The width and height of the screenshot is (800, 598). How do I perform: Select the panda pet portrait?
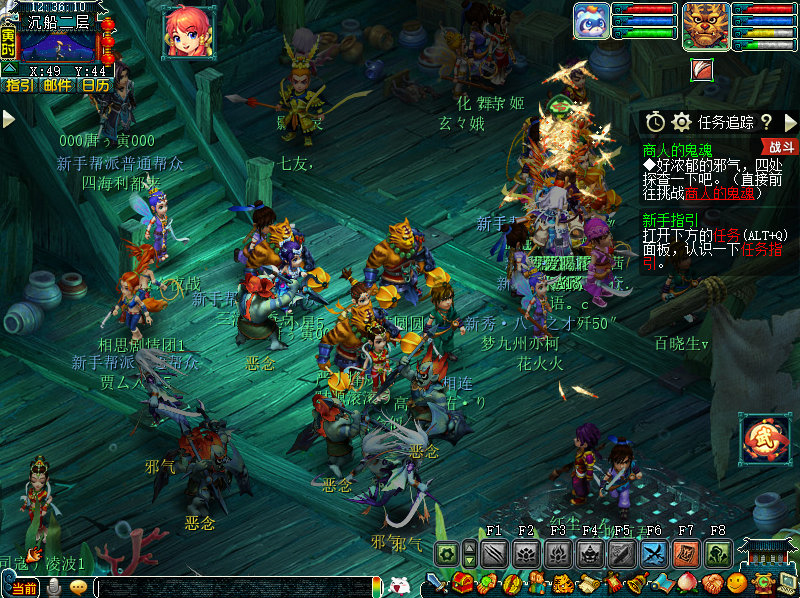click(x=591, y=22)
